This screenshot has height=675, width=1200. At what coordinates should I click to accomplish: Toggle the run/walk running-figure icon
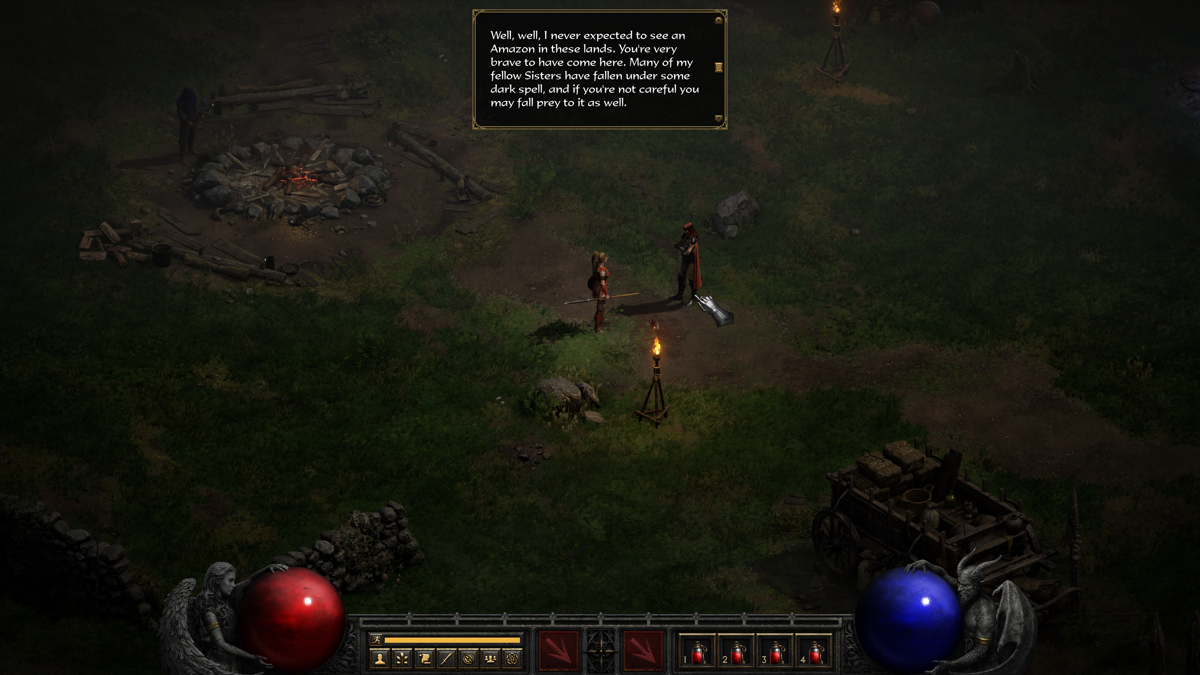(377, 640)
